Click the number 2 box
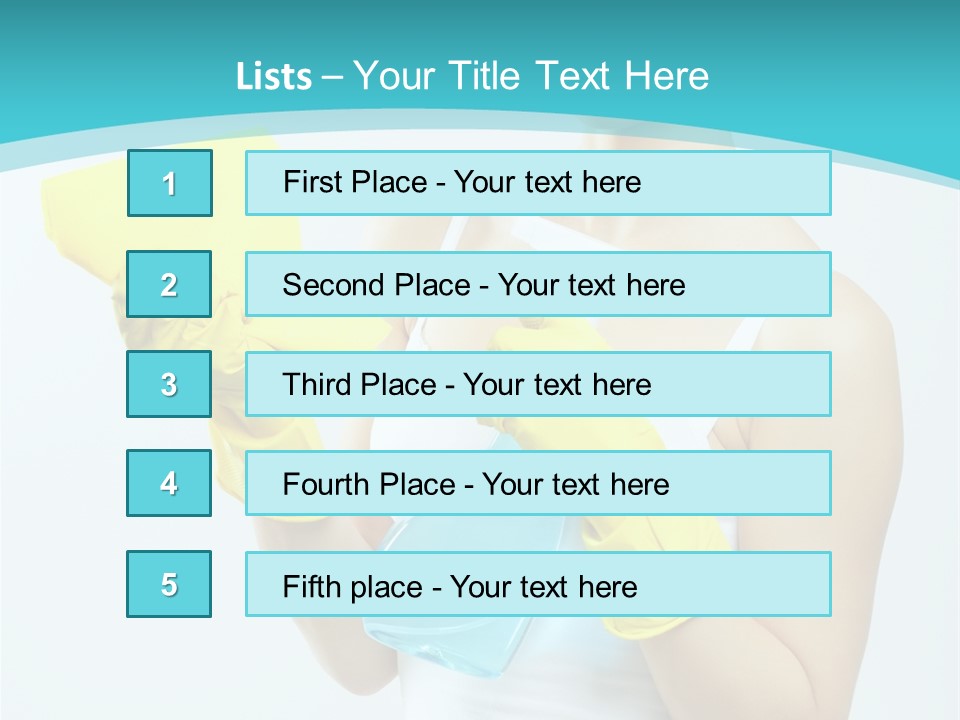The height and width of the screenshot is (720, 960). click(x=169, y=284)
